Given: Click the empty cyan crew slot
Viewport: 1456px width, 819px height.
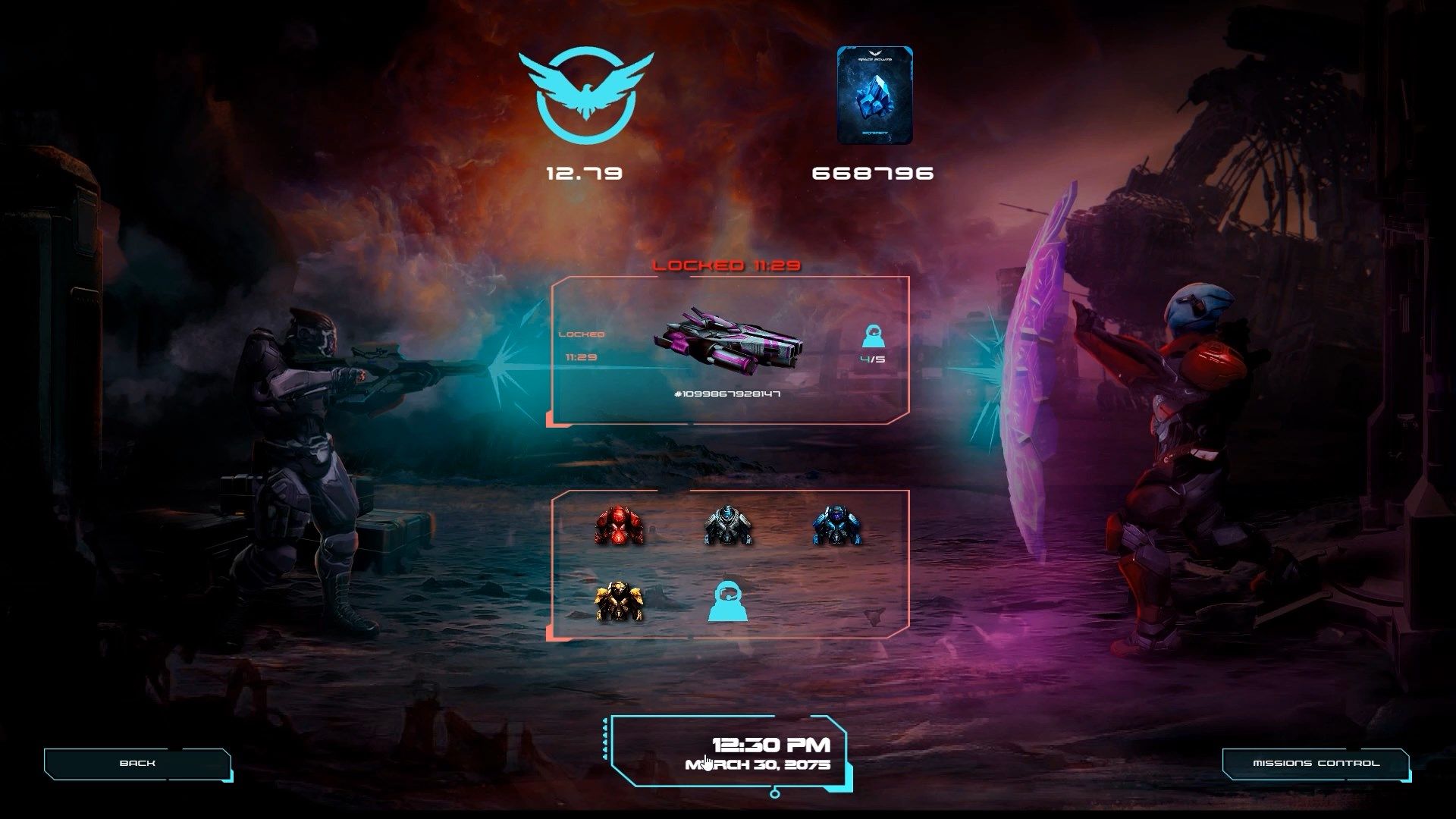Looking at the screenshot, I should coord(727,602).
